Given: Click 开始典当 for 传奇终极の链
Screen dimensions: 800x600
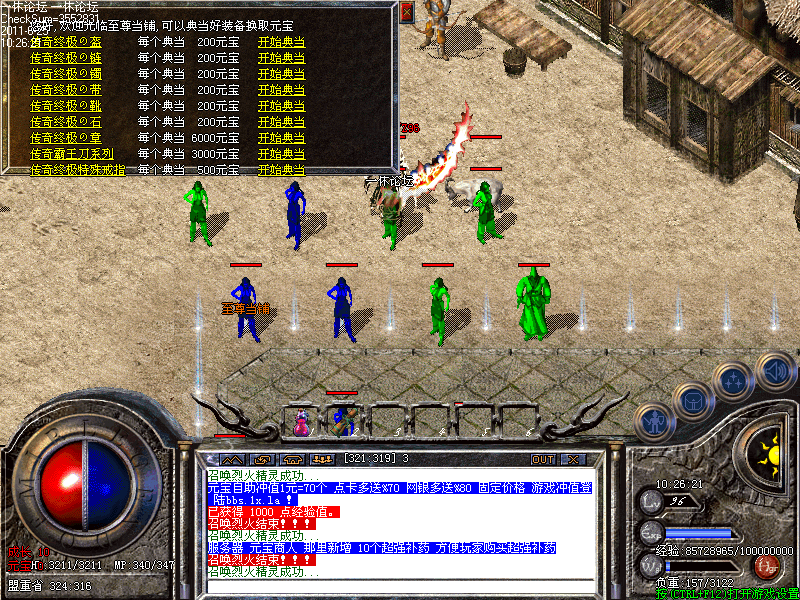Looking at the screenshot, I should (281, 58).
